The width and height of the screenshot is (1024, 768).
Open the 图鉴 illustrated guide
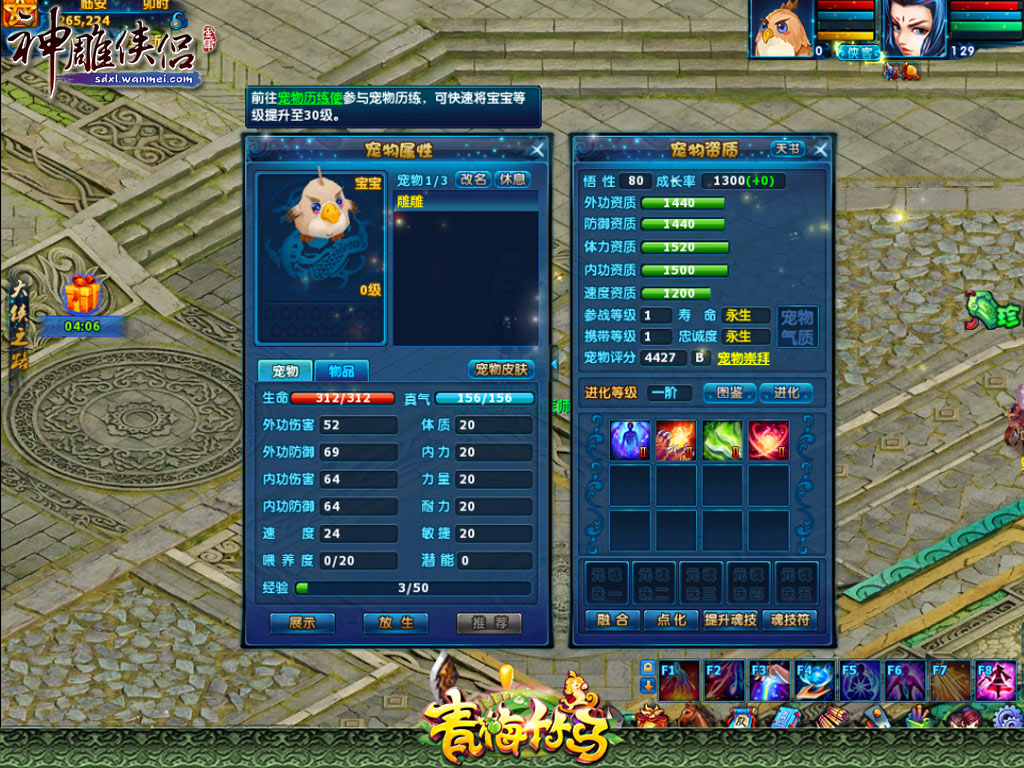click(729, 392)
